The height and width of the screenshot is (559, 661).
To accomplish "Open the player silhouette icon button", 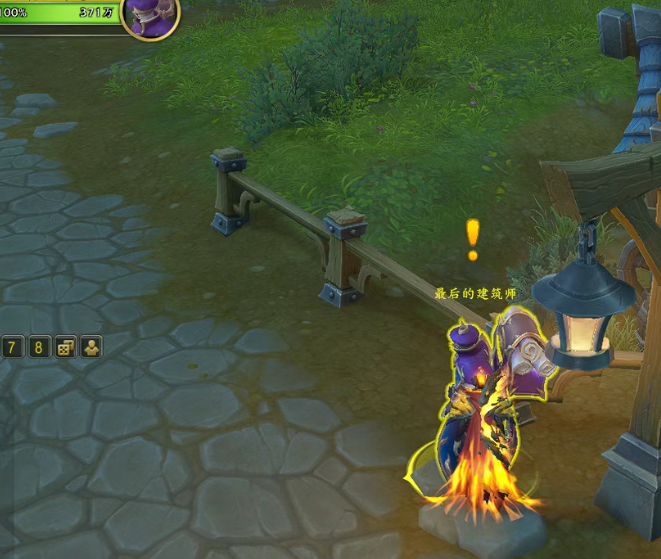I will 91,347.
